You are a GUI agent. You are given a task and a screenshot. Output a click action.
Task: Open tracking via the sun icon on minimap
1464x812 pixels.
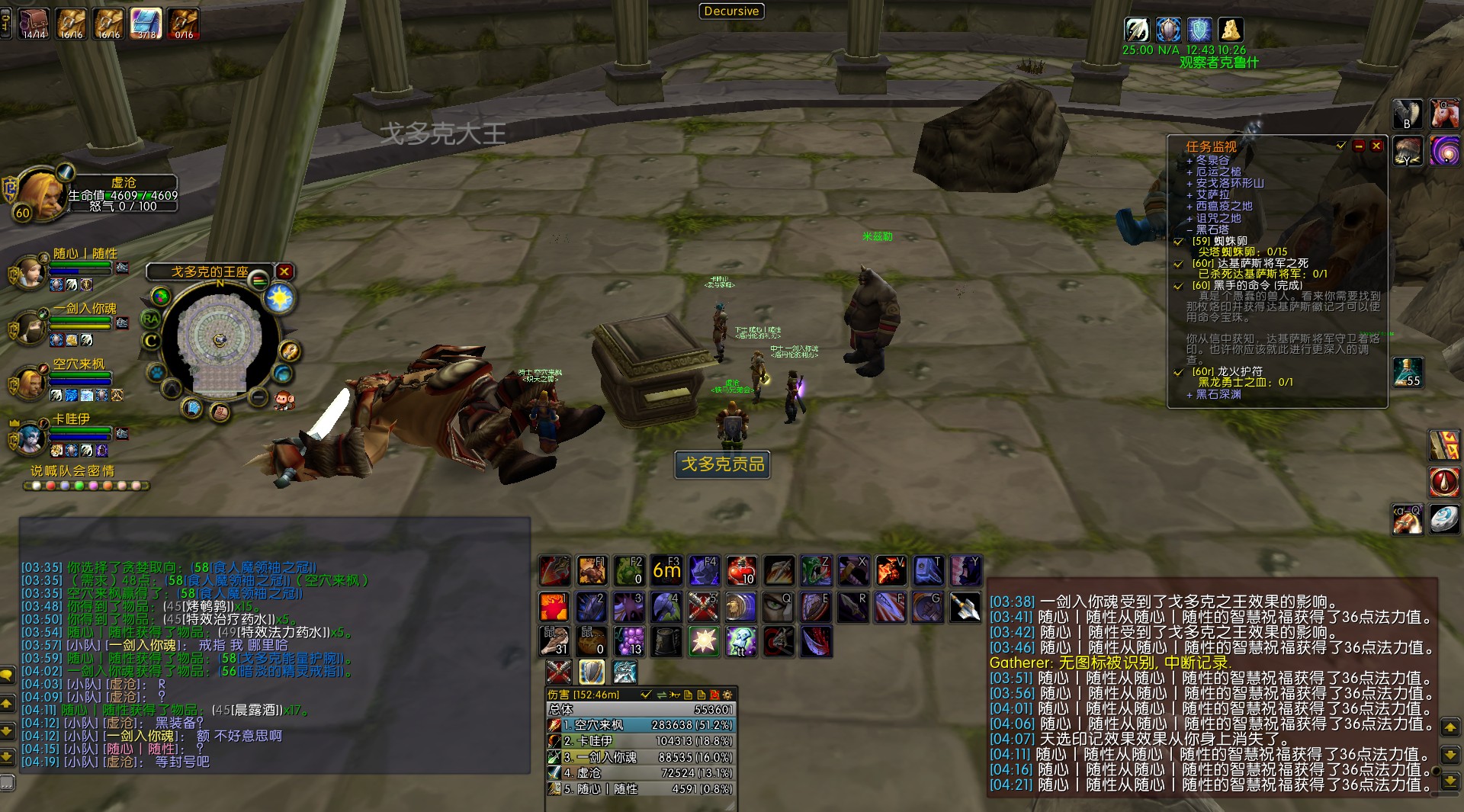pos(279,297)
